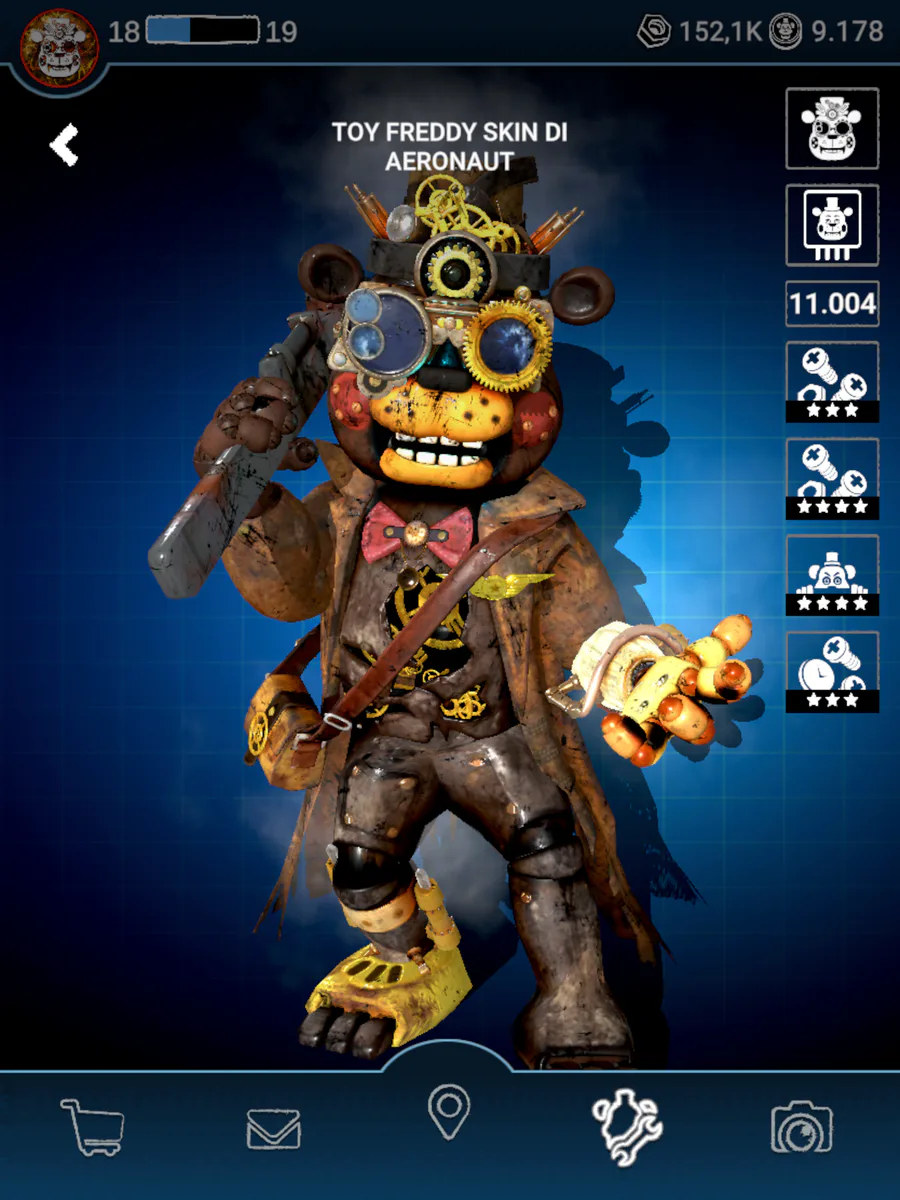Launch the camera mode
Screen dimensions: 900x1200
[802, 1128]
